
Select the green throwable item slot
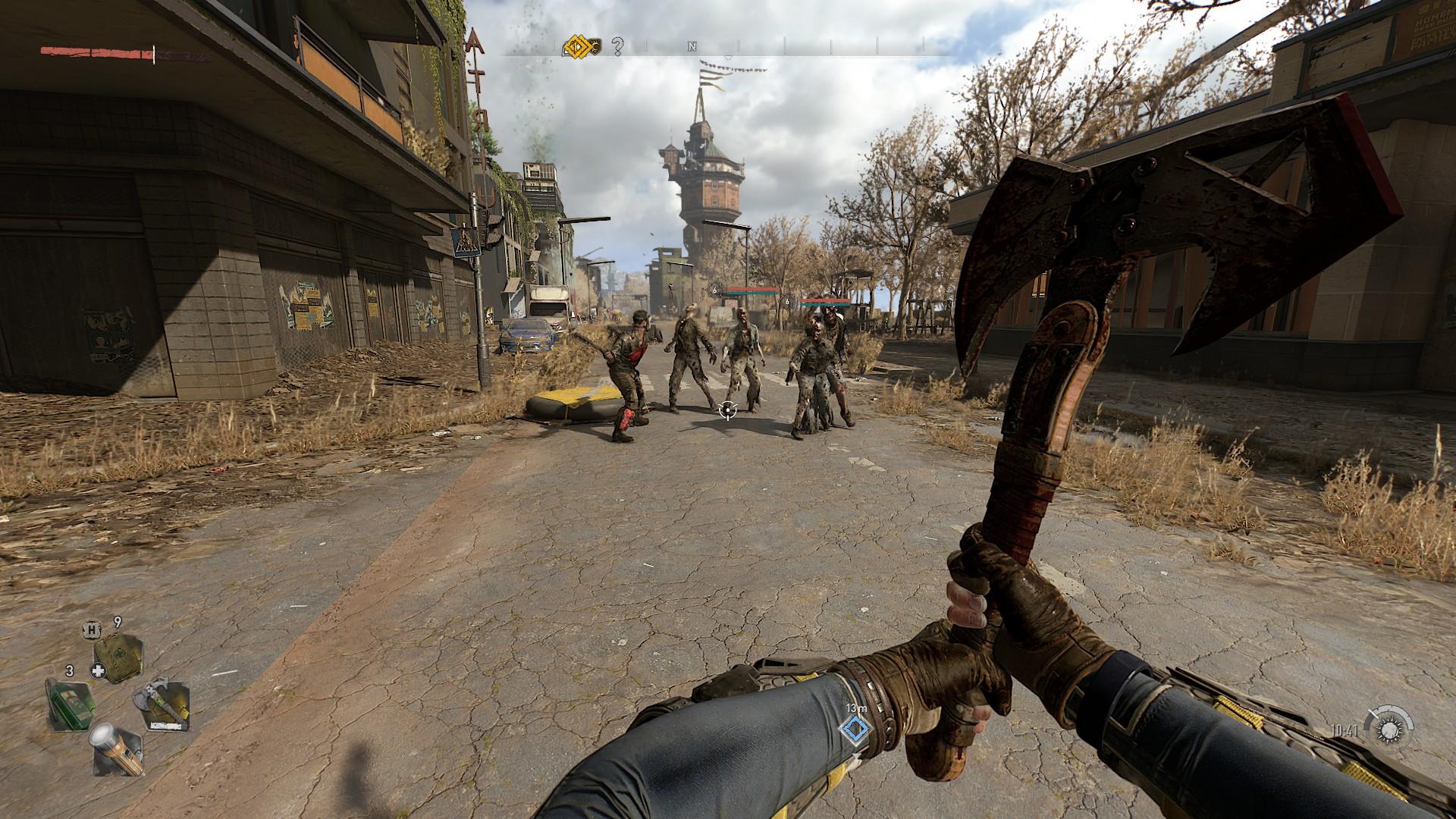[71, 704]
